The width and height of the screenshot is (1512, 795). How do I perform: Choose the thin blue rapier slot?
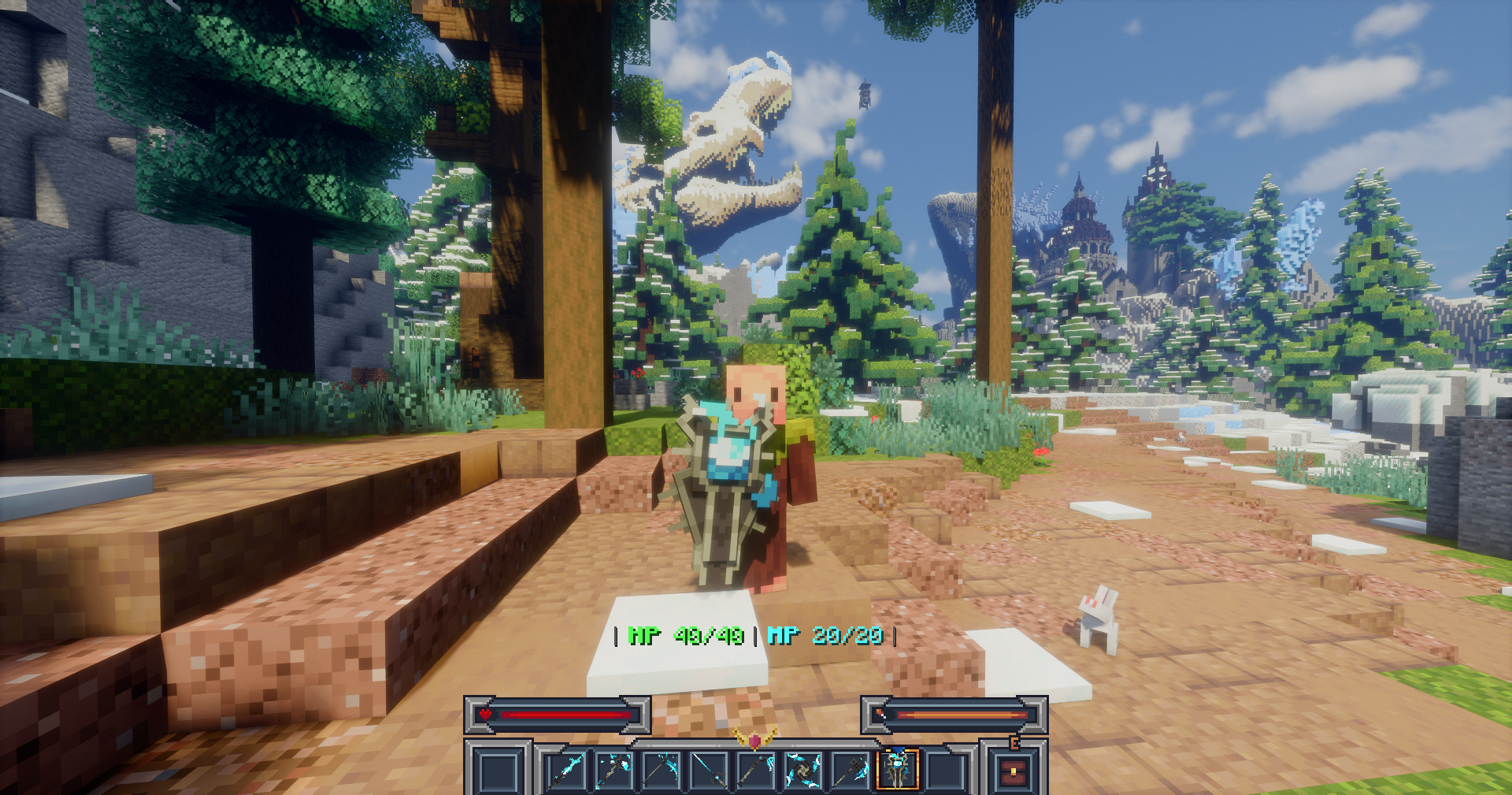[x=709, y=770]
